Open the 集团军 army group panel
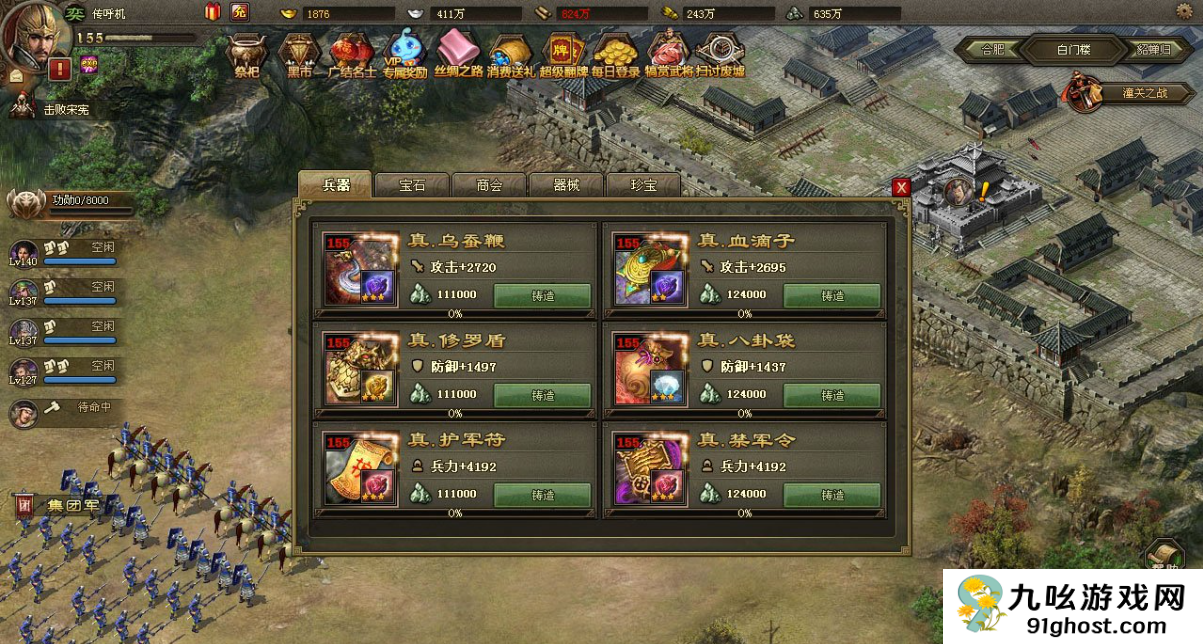Viewport: 1203px width, 644px height. 60,505
